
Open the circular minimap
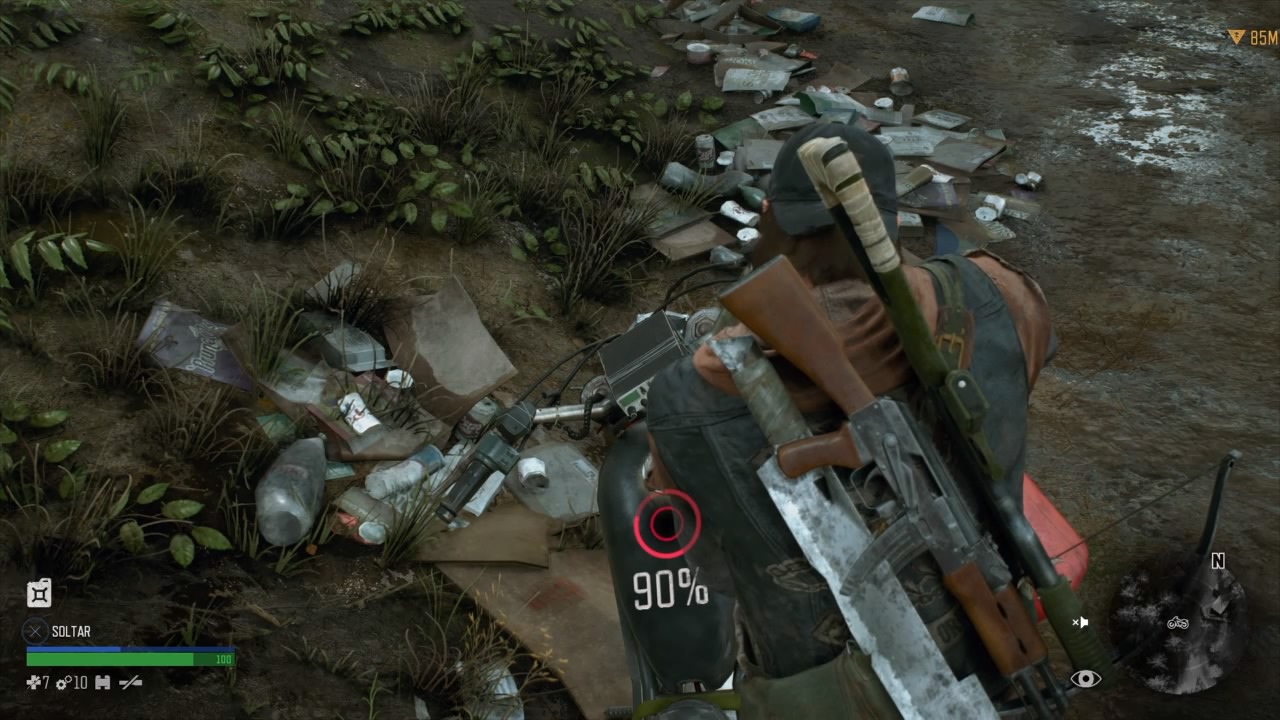1178,622
